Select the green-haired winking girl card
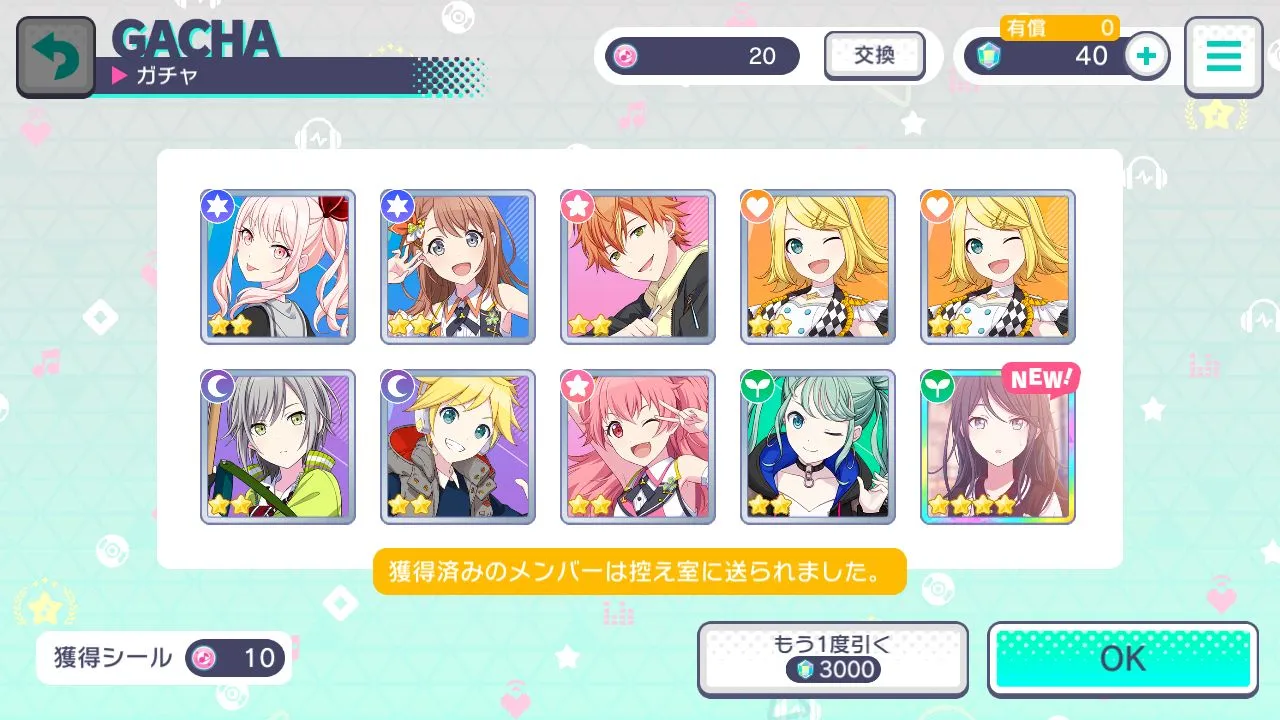Viewport: 1280px width, 720px height. point(818,447)
